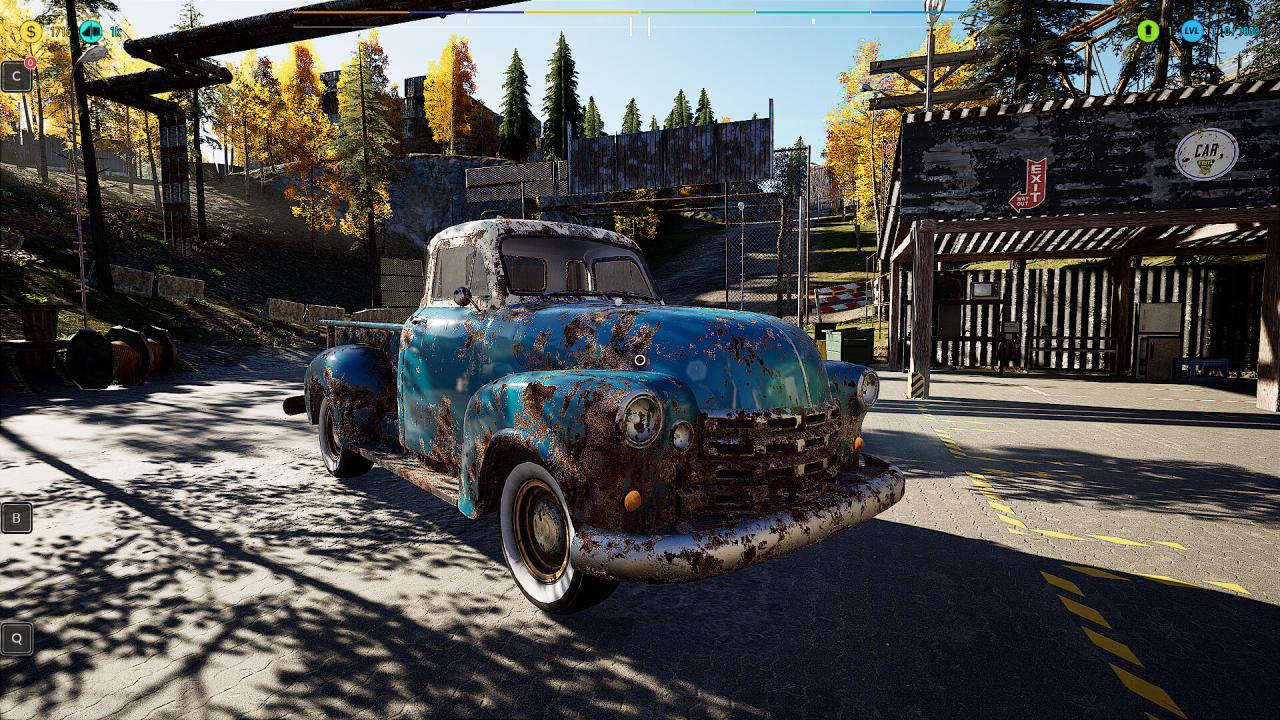Click the yellow dollar money icon
Screen dimensions: 1280x720
(x=31, y=31)
